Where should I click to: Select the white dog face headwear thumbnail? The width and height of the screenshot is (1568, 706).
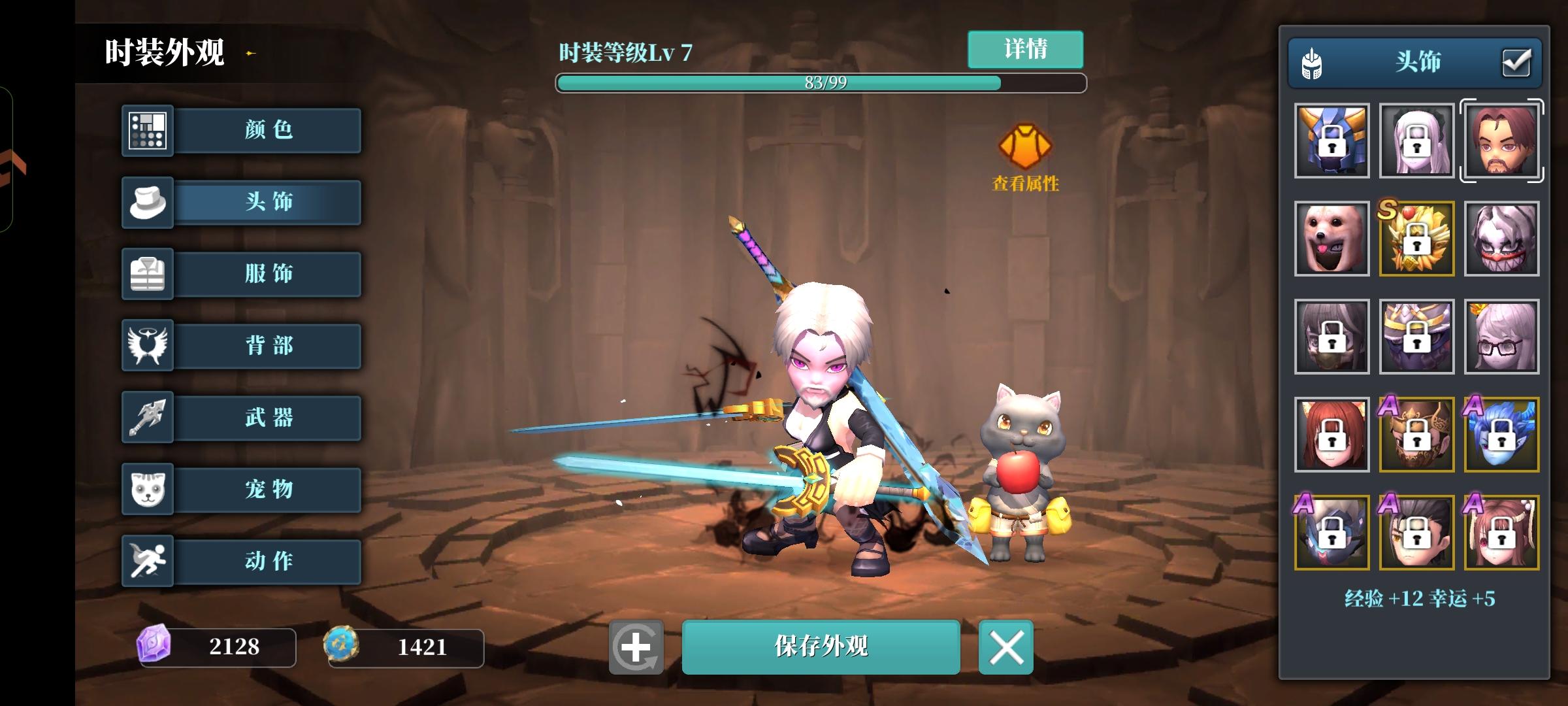tap(1332, 239)
